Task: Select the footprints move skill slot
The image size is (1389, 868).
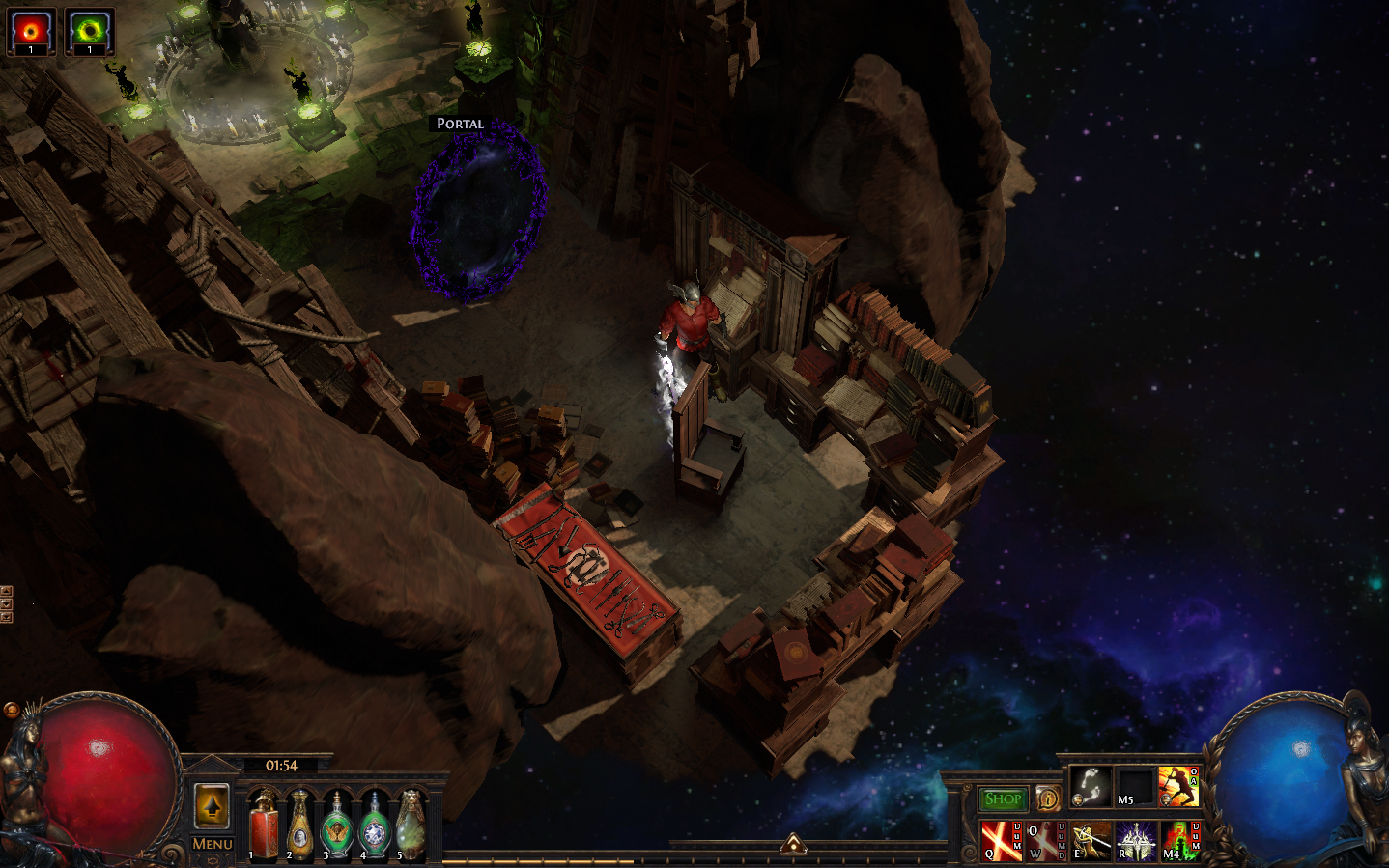Action: 1091,787
